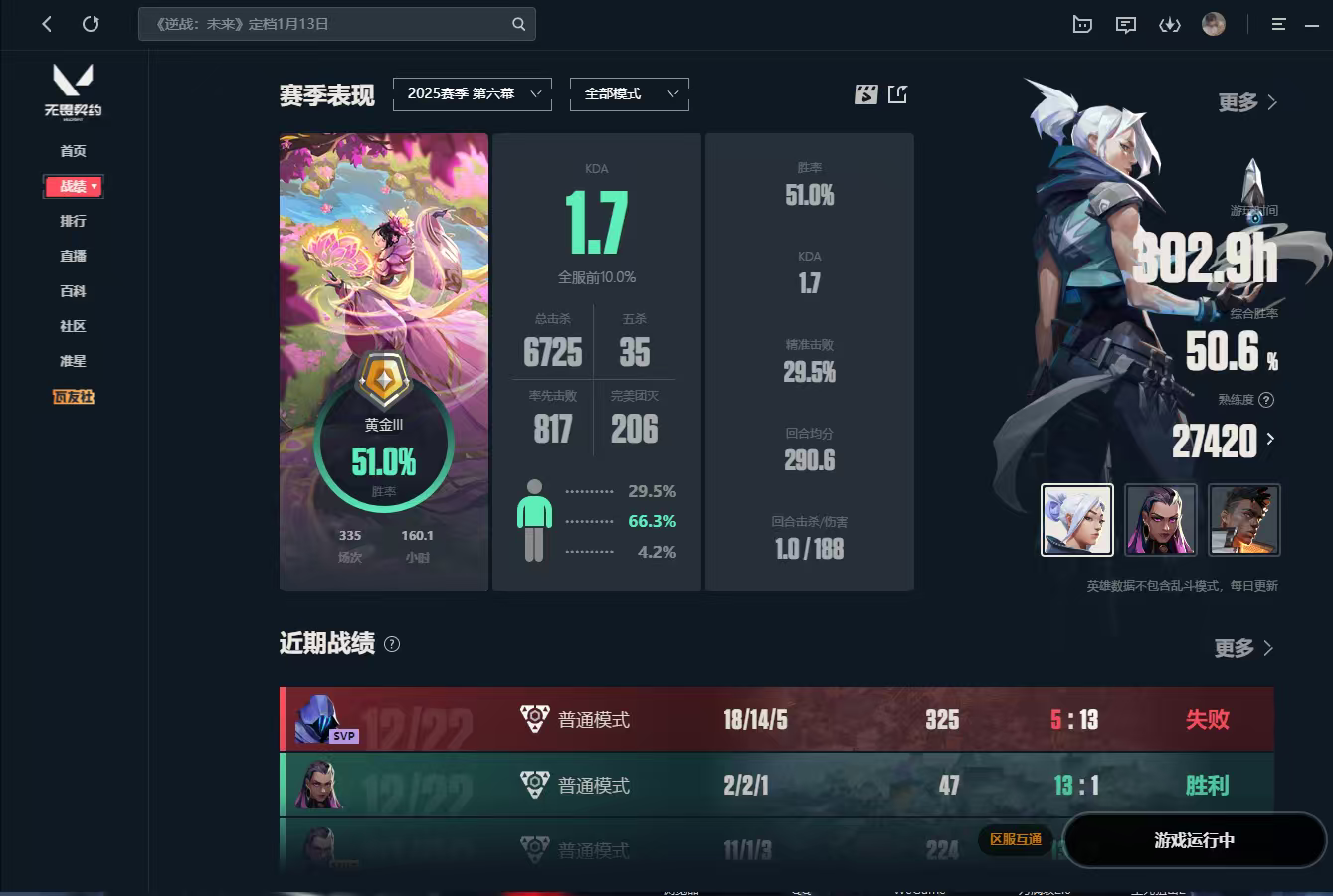Open the 2025赛季 第六幕 season dropdown
This screenshot has width=1333, height=896.
pyautogui.click(x=473, y=93)
